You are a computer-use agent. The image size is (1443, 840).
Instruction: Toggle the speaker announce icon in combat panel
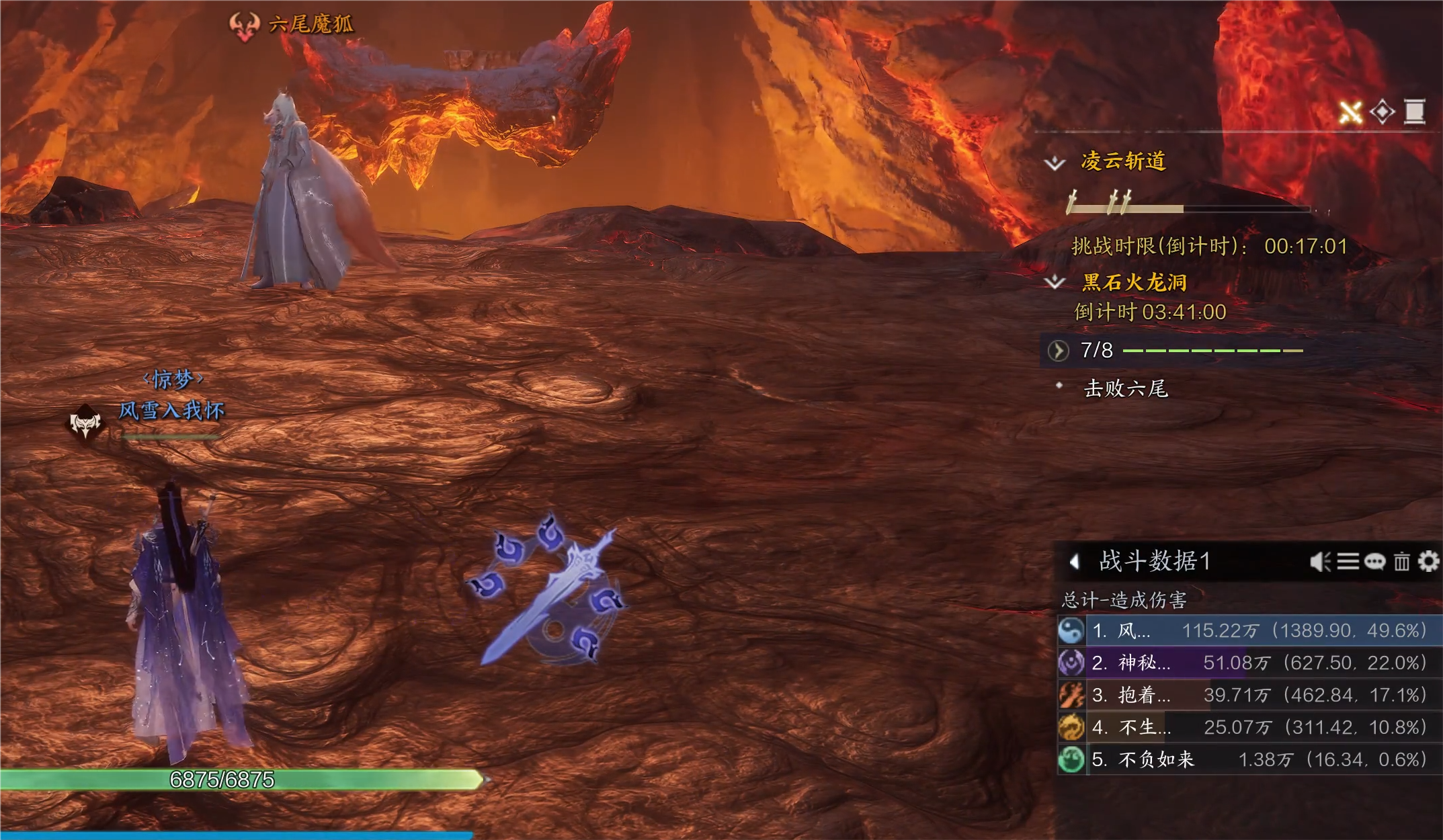[1320, 561]
